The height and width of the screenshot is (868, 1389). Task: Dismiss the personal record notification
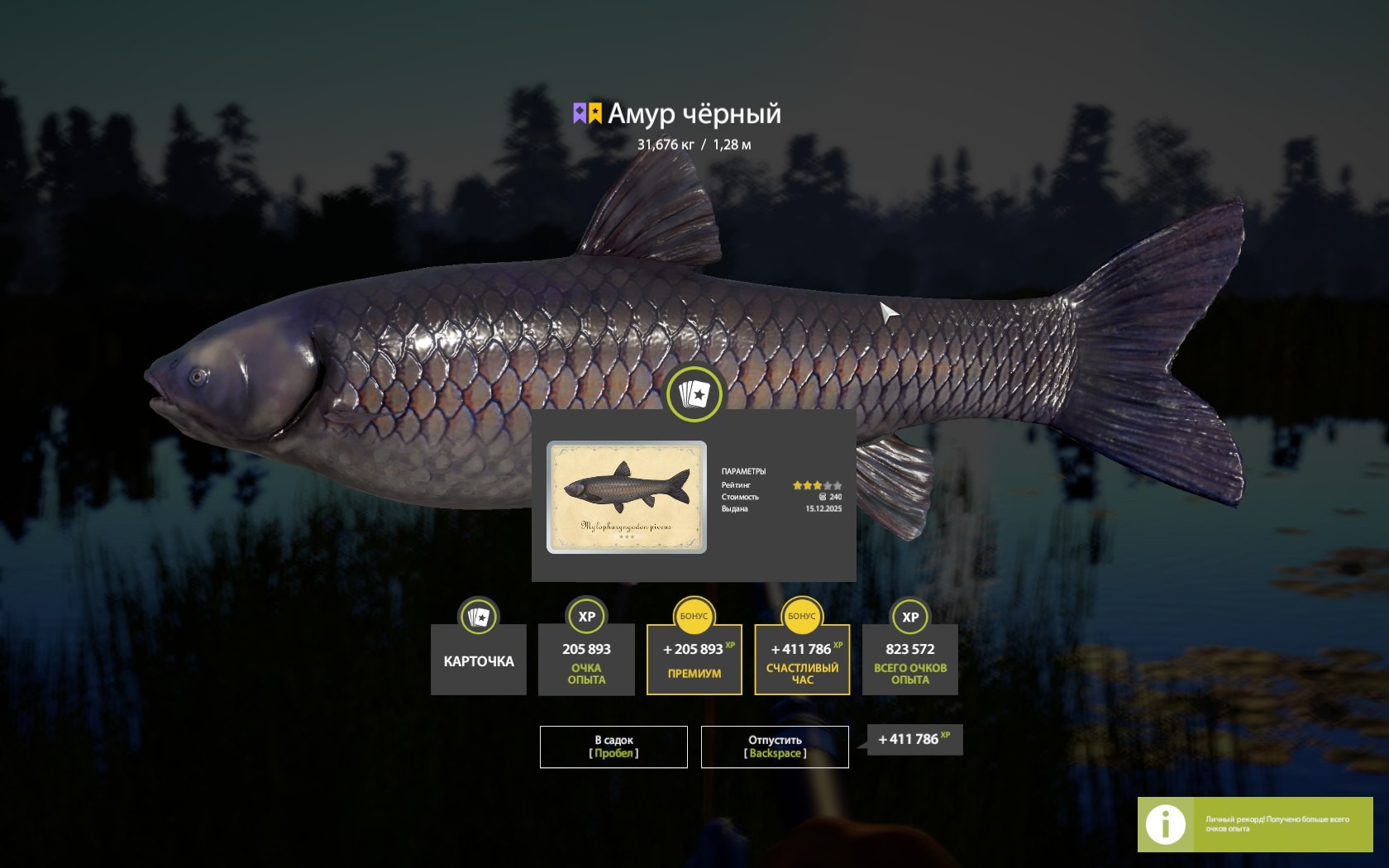click(1254, 824)
